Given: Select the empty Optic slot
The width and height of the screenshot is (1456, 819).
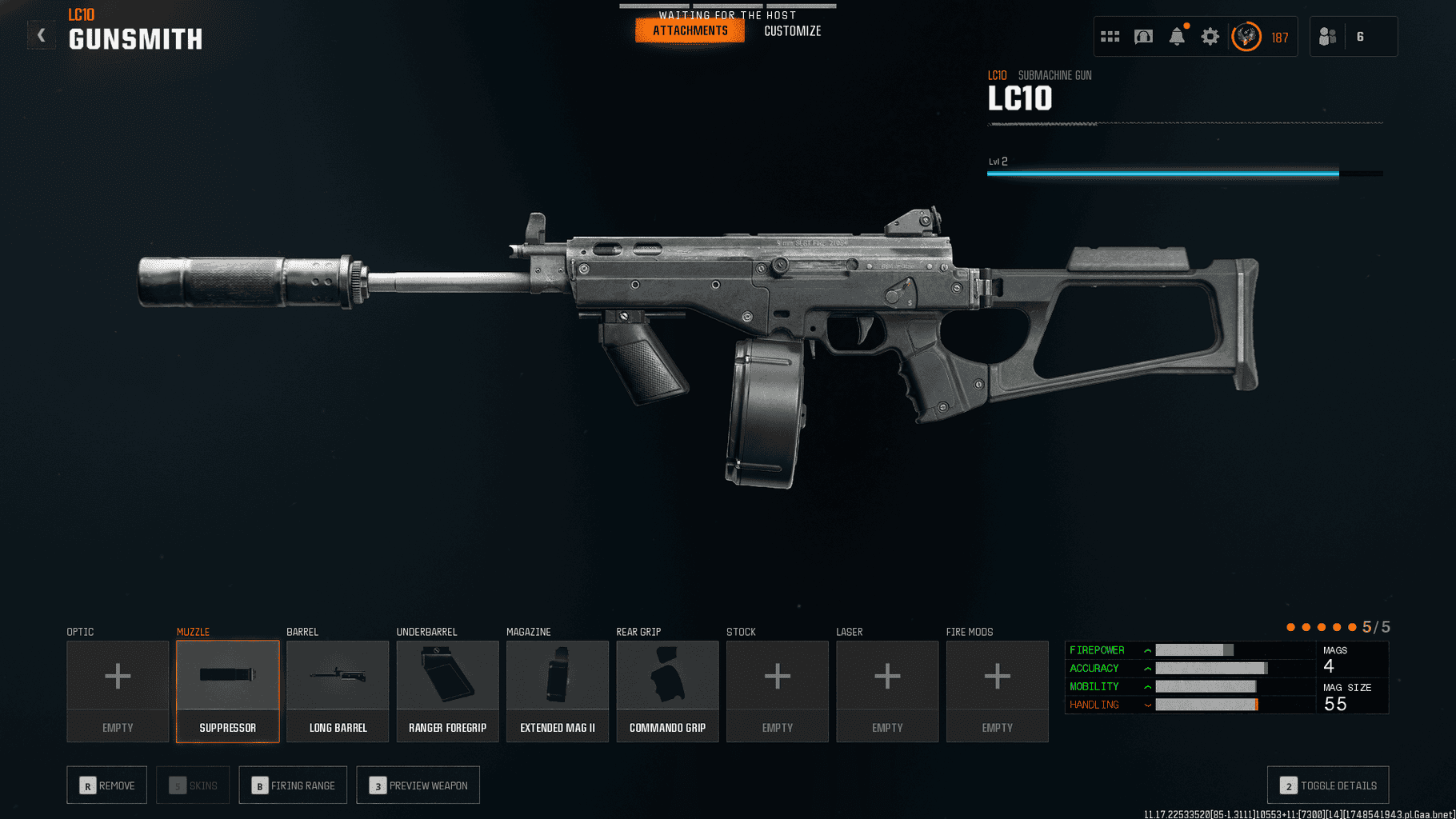Looking at the screenshot, I should point(118,691).
